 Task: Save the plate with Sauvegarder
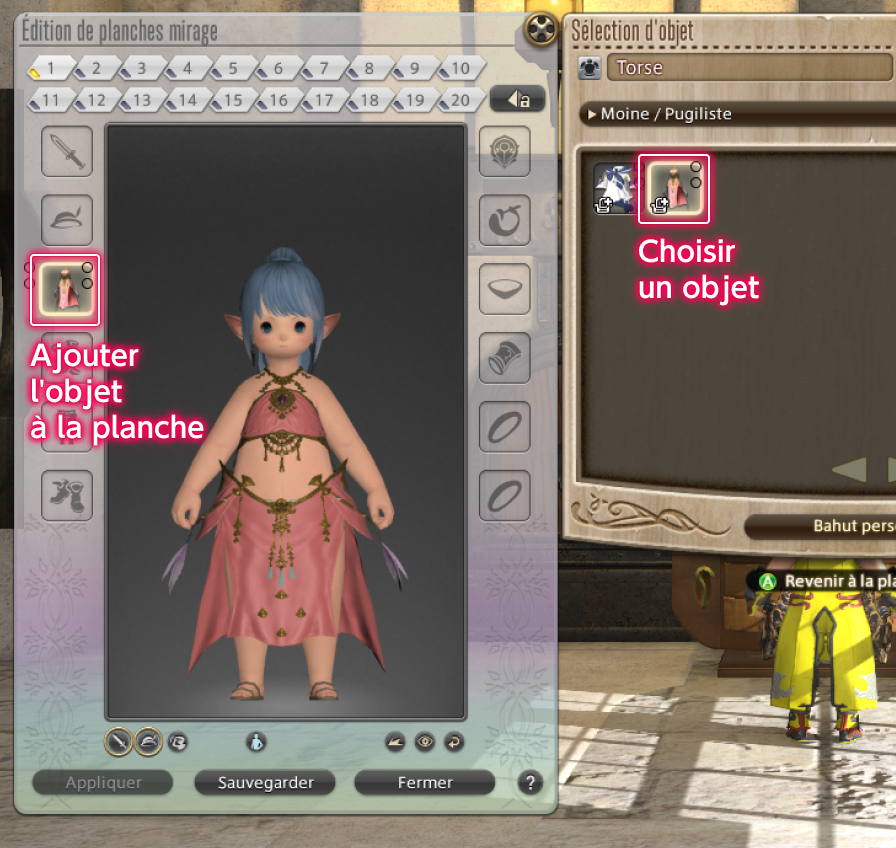pyautogui.click(x=266, y=783)
